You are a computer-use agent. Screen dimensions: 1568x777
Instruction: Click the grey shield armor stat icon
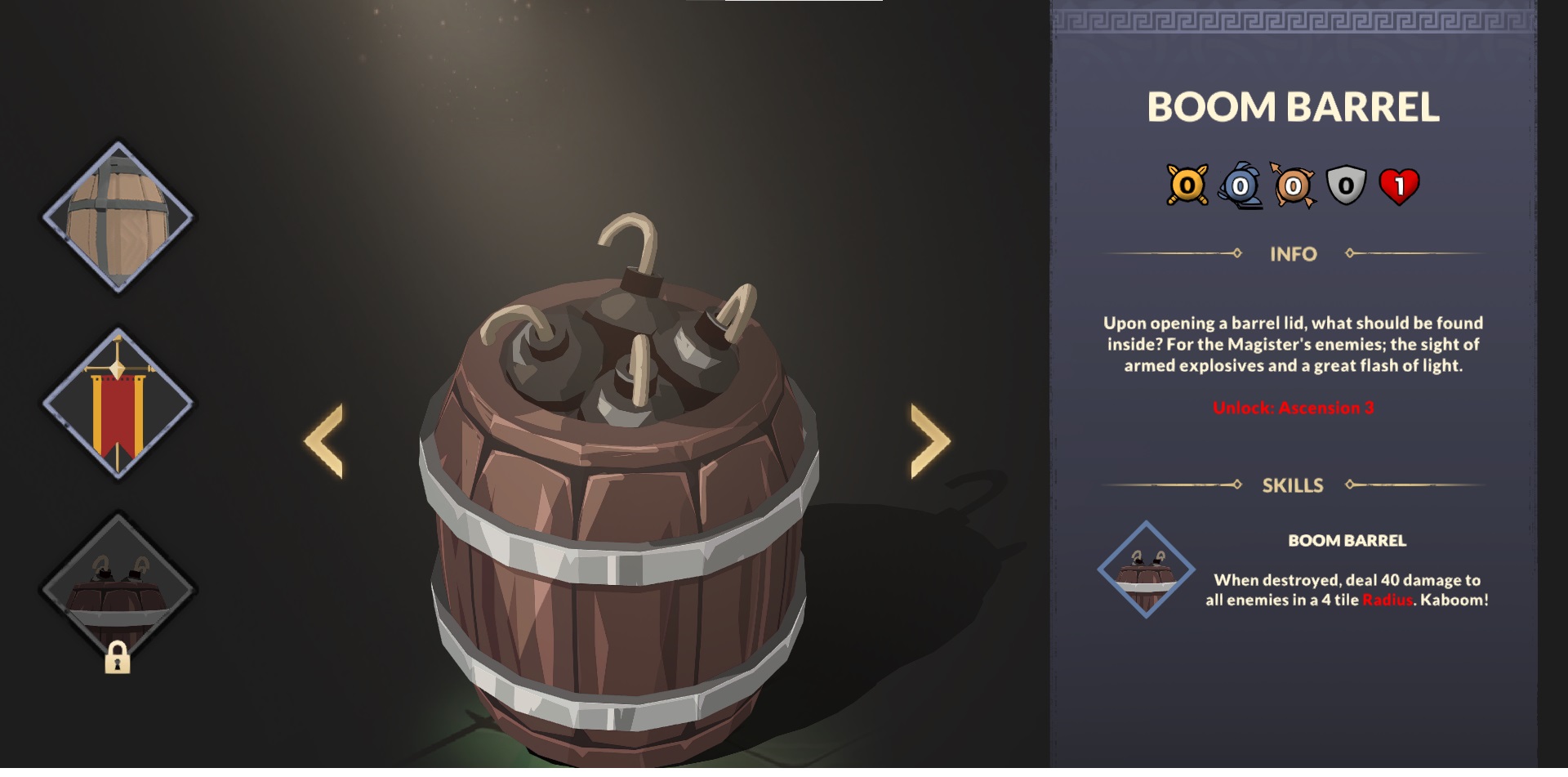1346,186
